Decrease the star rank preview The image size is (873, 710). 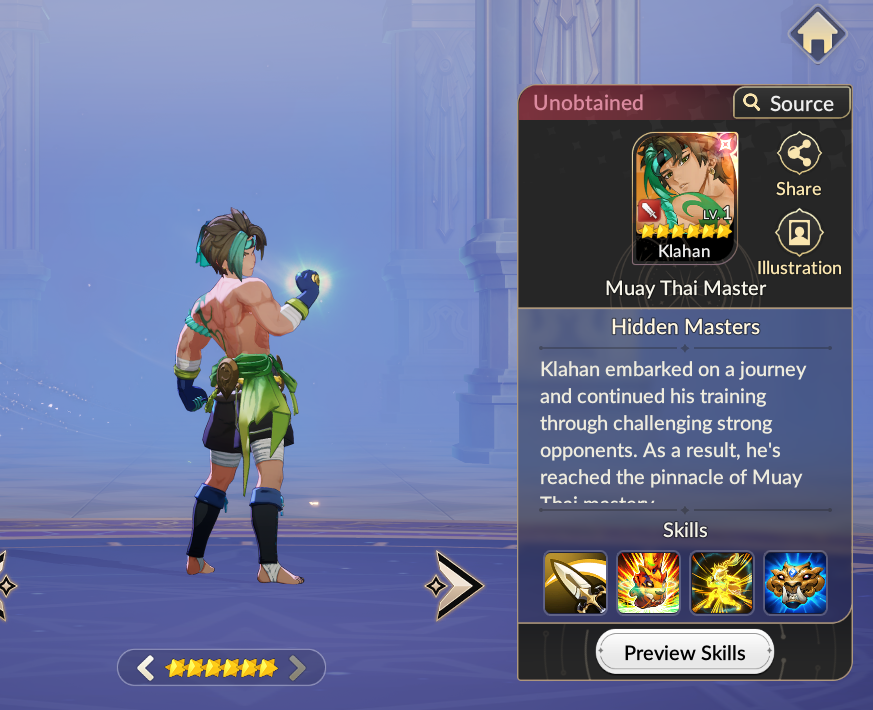(x=146, y=668)
